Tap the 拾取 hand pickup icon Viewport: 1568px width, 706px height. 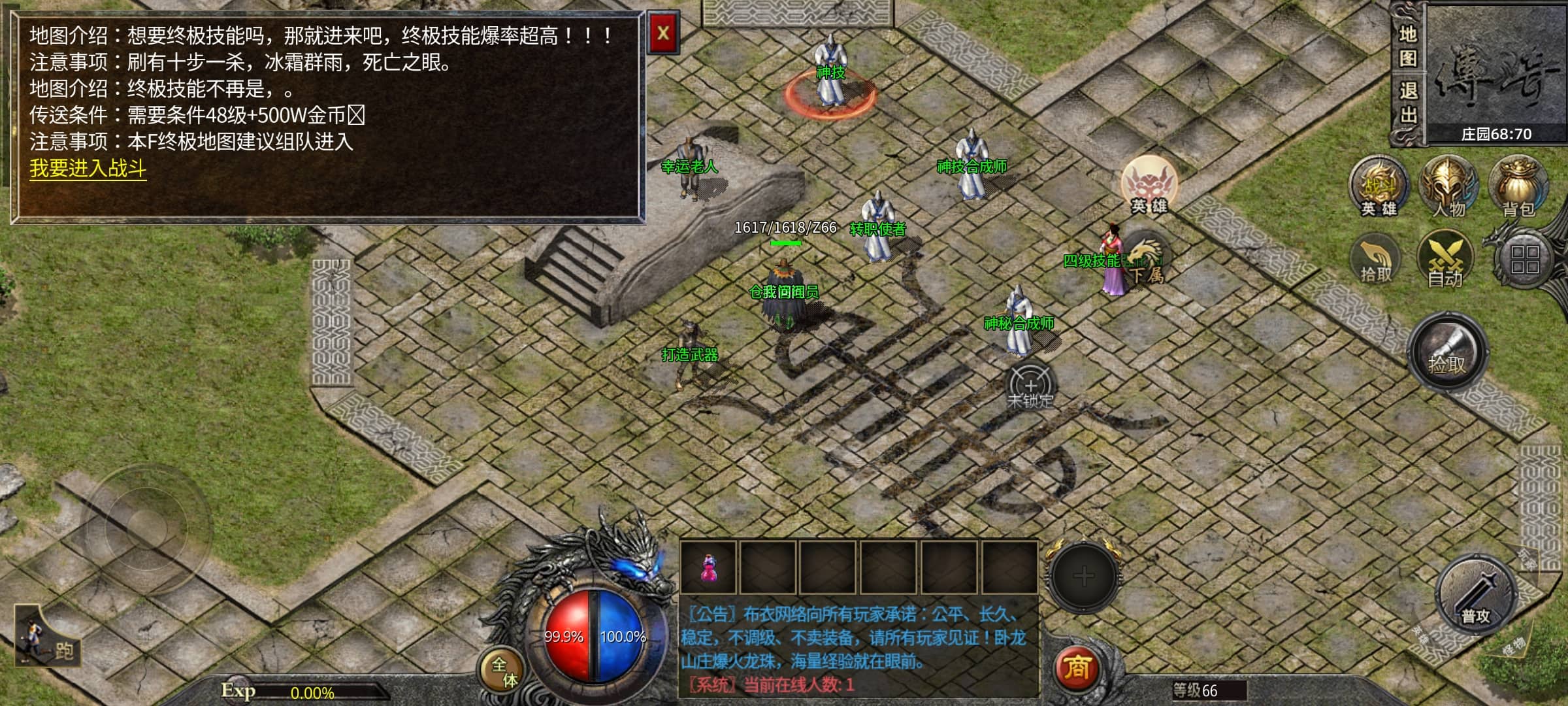pyautogui.click(x=1375, y=261)
